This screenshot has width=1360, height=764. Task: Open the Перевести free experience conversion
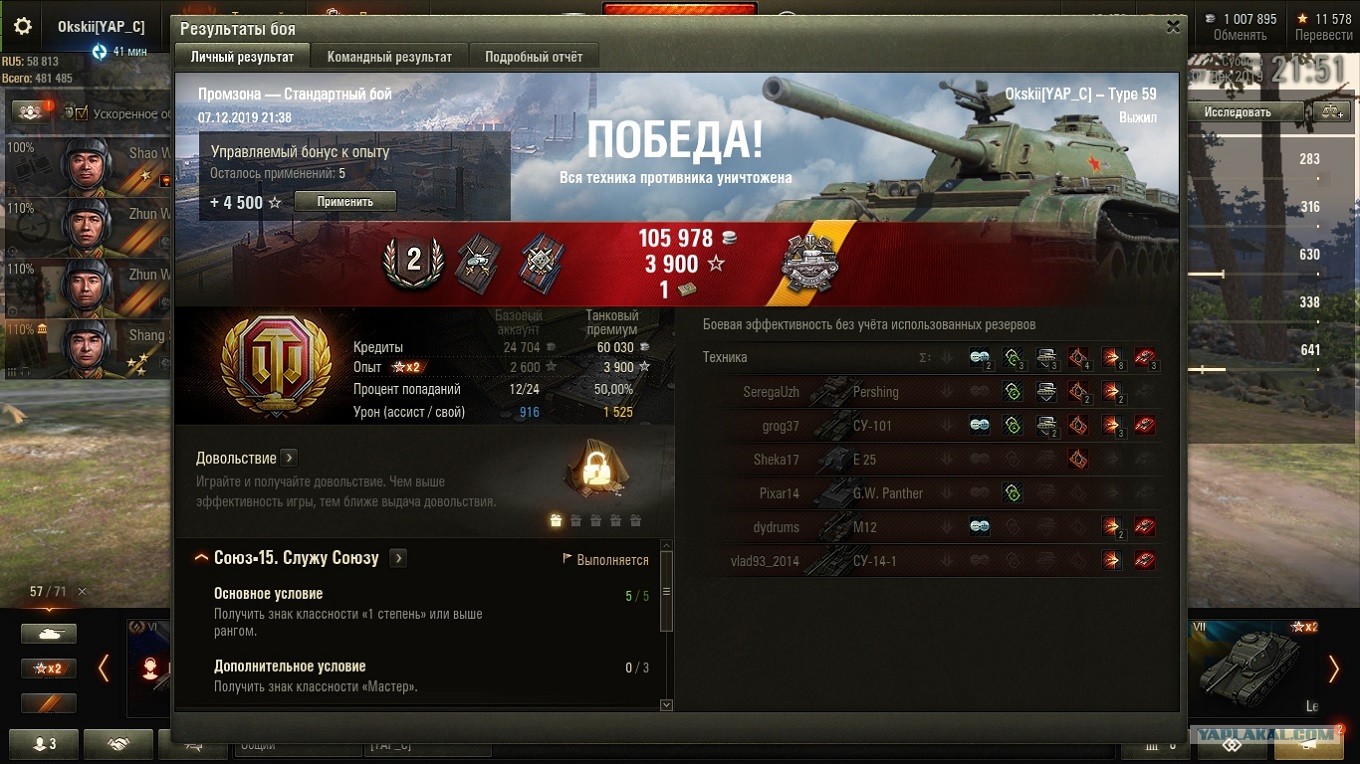[1323, 35]
